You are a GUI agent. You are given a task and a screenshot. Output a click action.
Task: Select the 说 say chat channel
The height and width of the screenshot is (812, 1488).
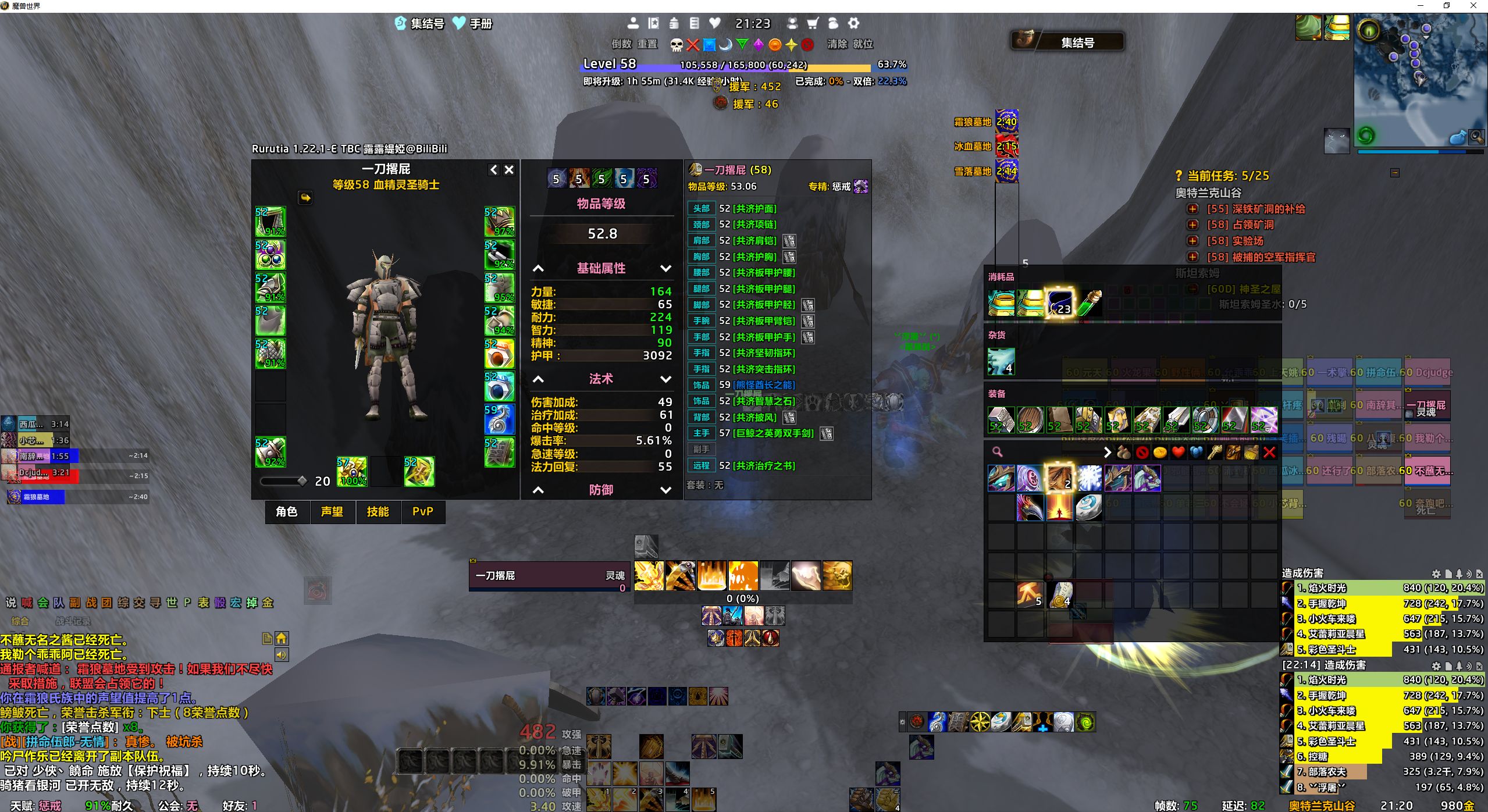pyautogui.click(x=11, y=603)
